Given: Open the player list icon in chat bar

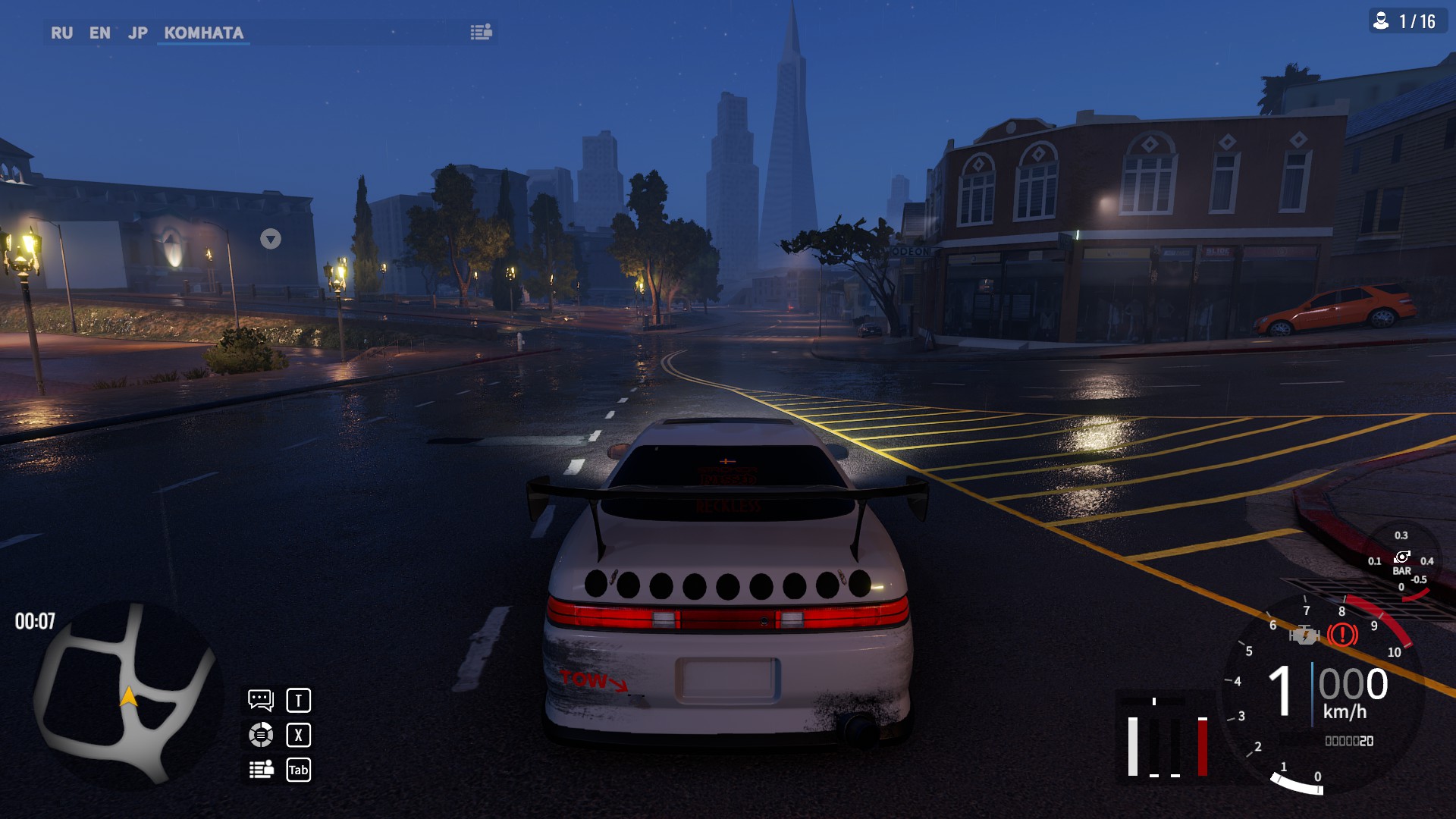Looking at the screenshot, I should tap(481, 32).
